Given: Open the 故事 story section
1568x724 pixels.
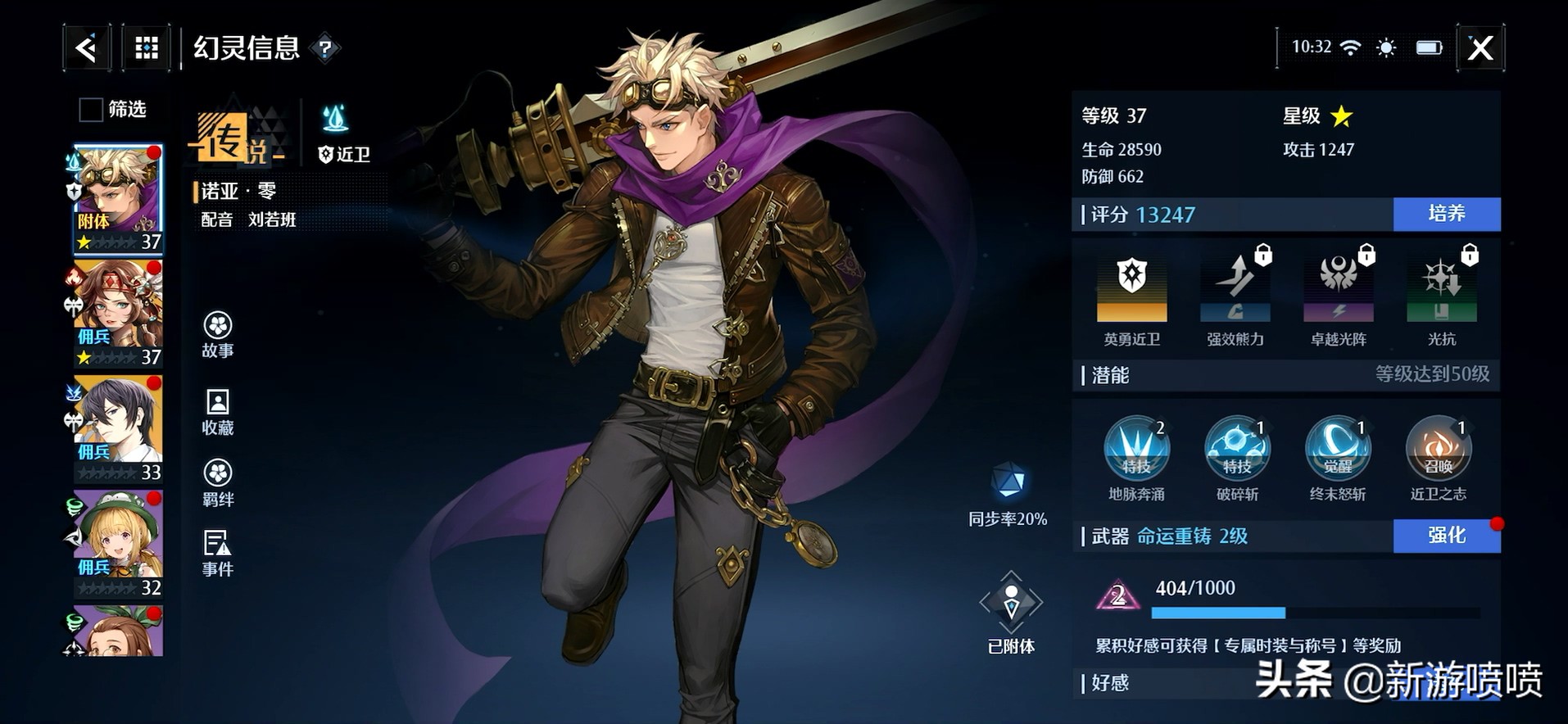Looking at the screenshot, I should [218, 334].
